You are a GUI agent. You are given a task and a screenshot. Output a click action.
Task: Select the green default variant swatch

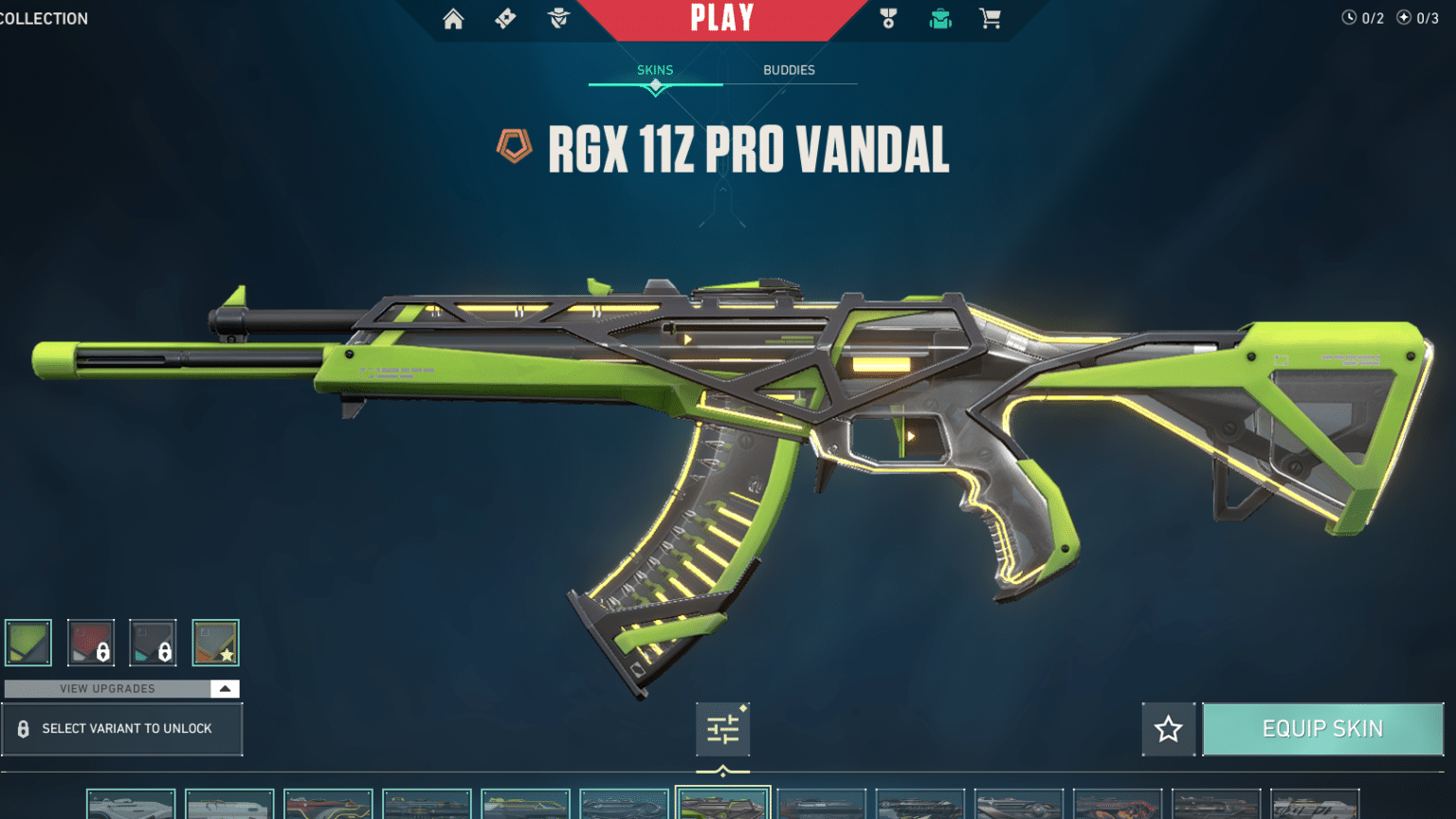[28, 642]
